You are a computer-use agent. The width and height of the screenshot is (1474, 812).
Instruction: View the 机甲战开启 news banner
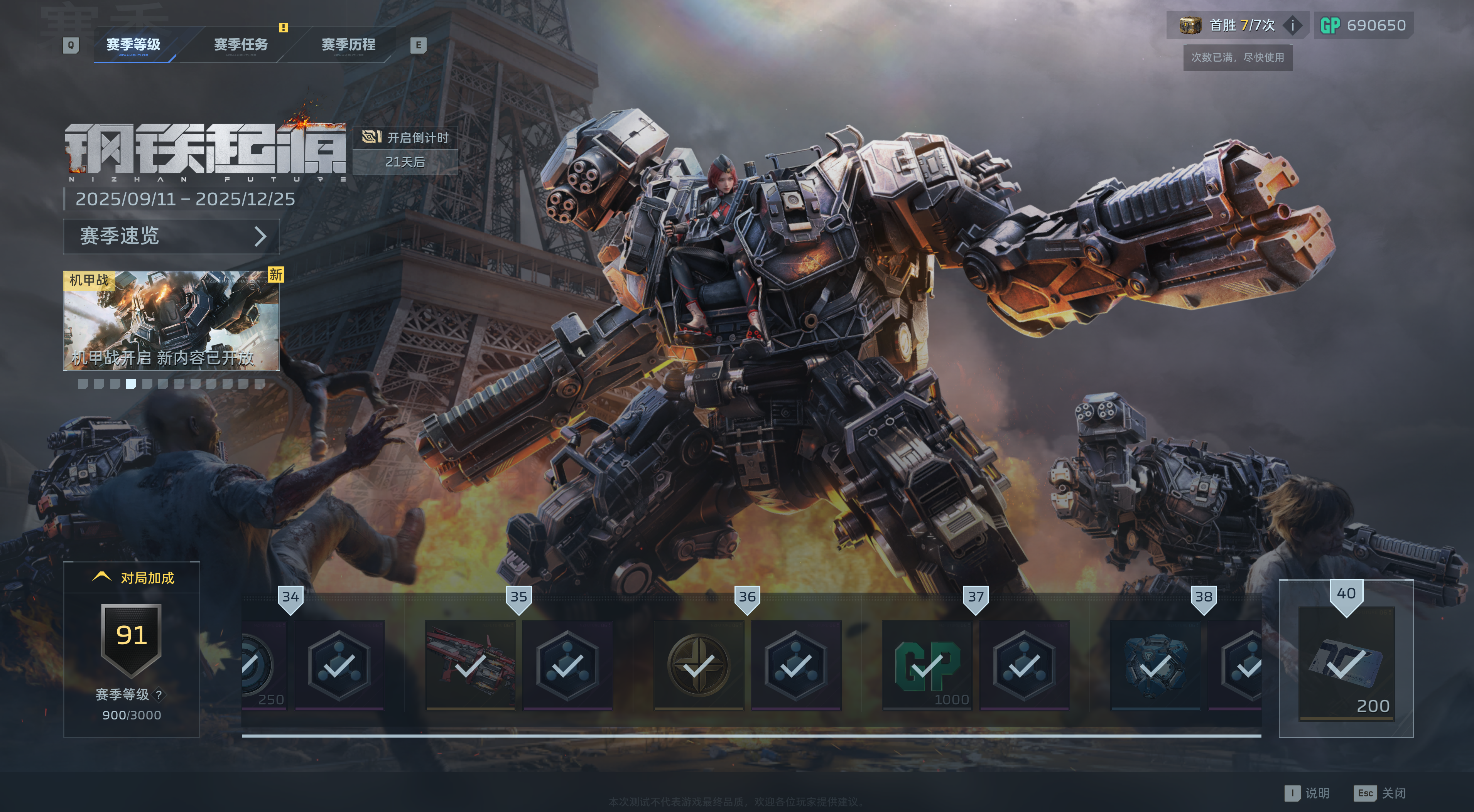pyautogui.click(x=171, y=321)
